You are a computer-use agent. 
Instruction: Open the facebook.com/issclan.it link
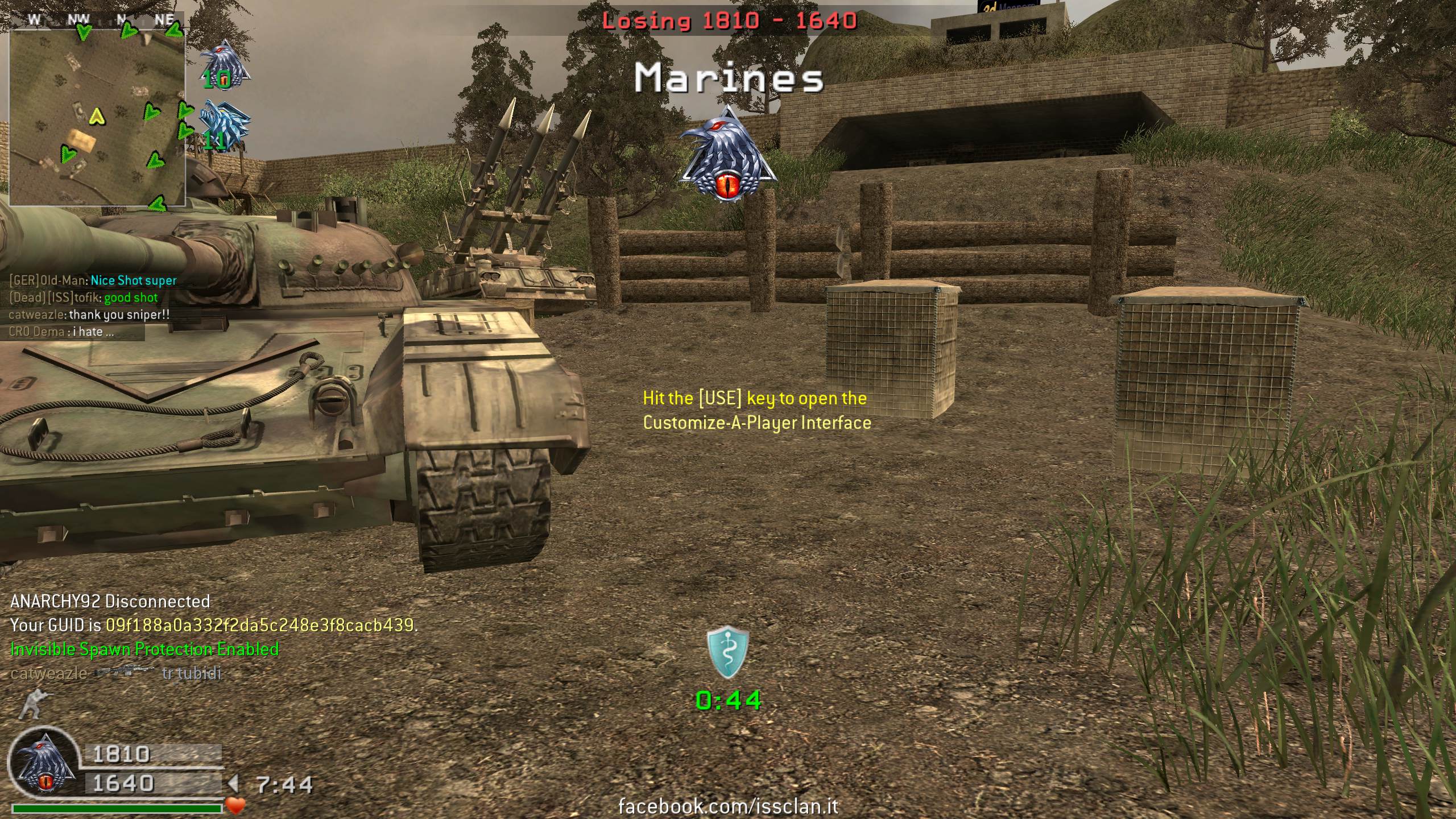(x=728, y=806)
